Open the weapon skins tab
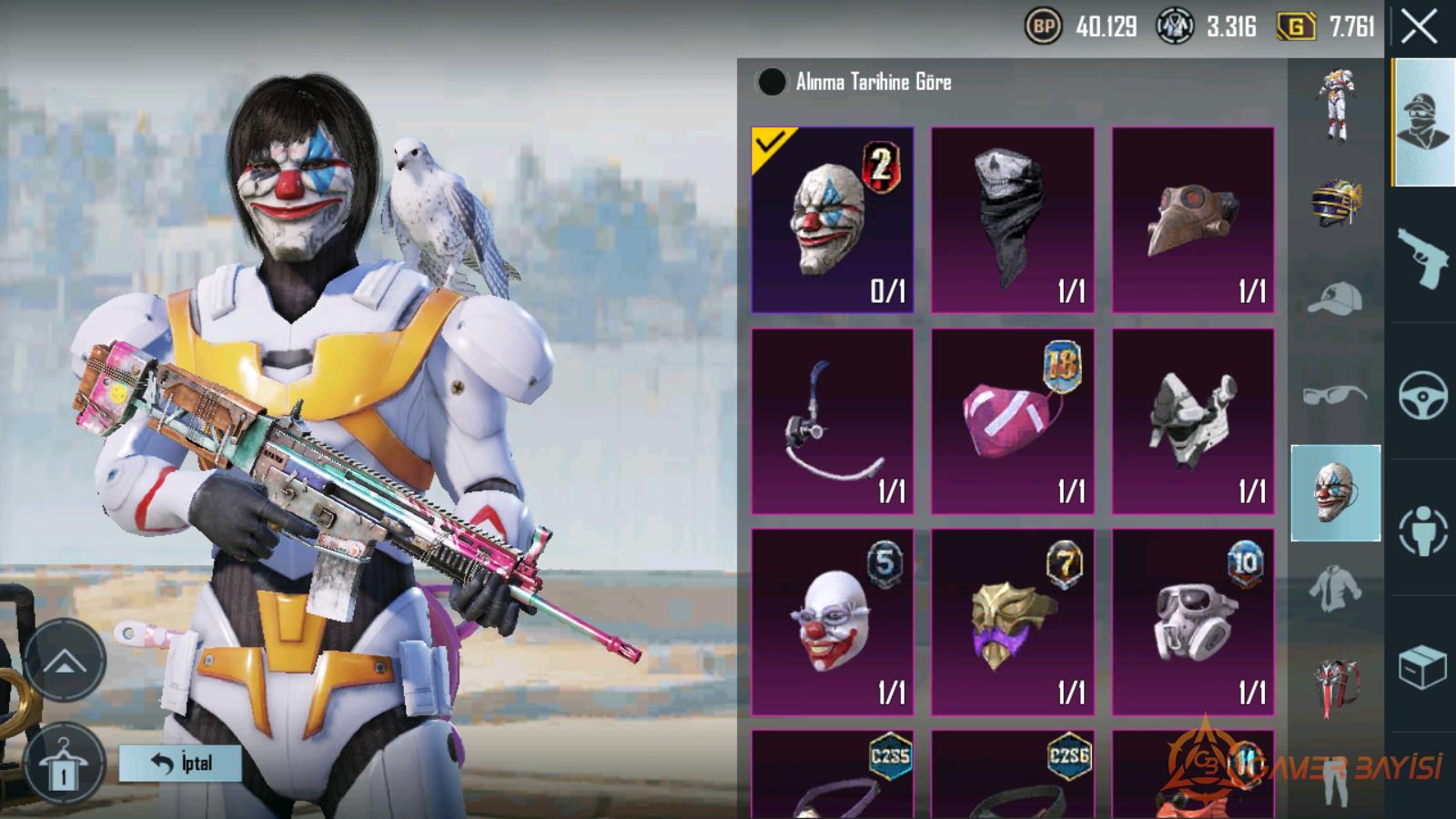Screen dimensions: 1456x819 pos(1422,258)
